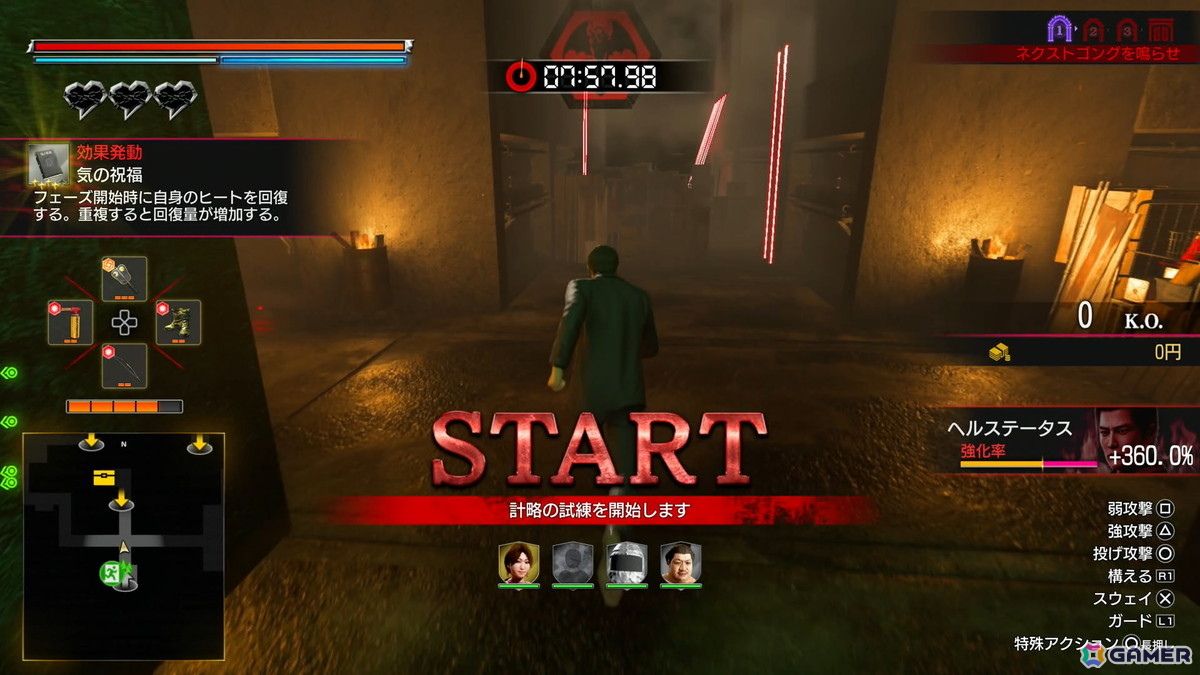Select the silver helmet ally portrait

tap(625, 564)
